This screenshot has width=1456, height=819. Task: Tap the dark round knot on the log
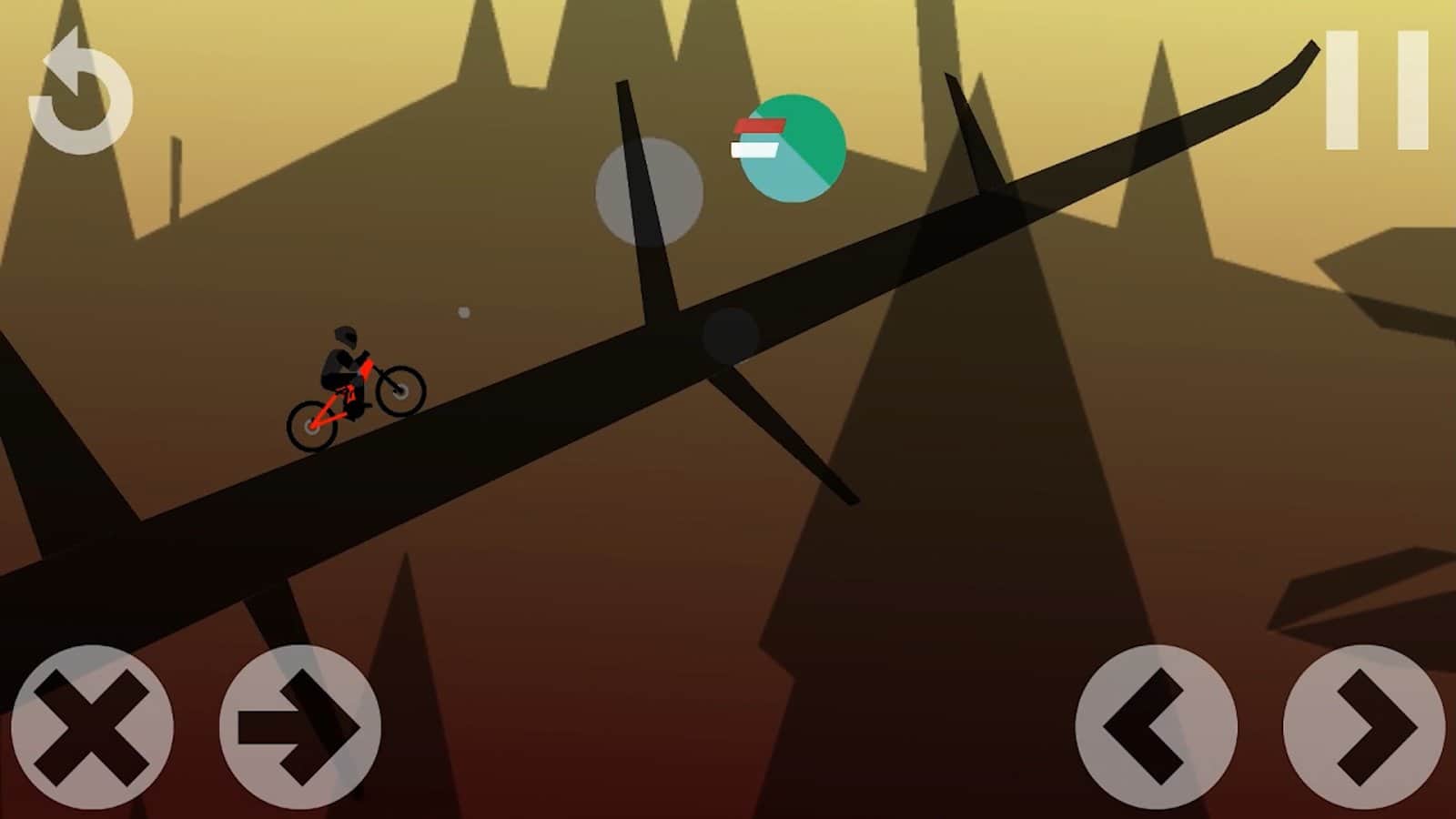point(728,337)
